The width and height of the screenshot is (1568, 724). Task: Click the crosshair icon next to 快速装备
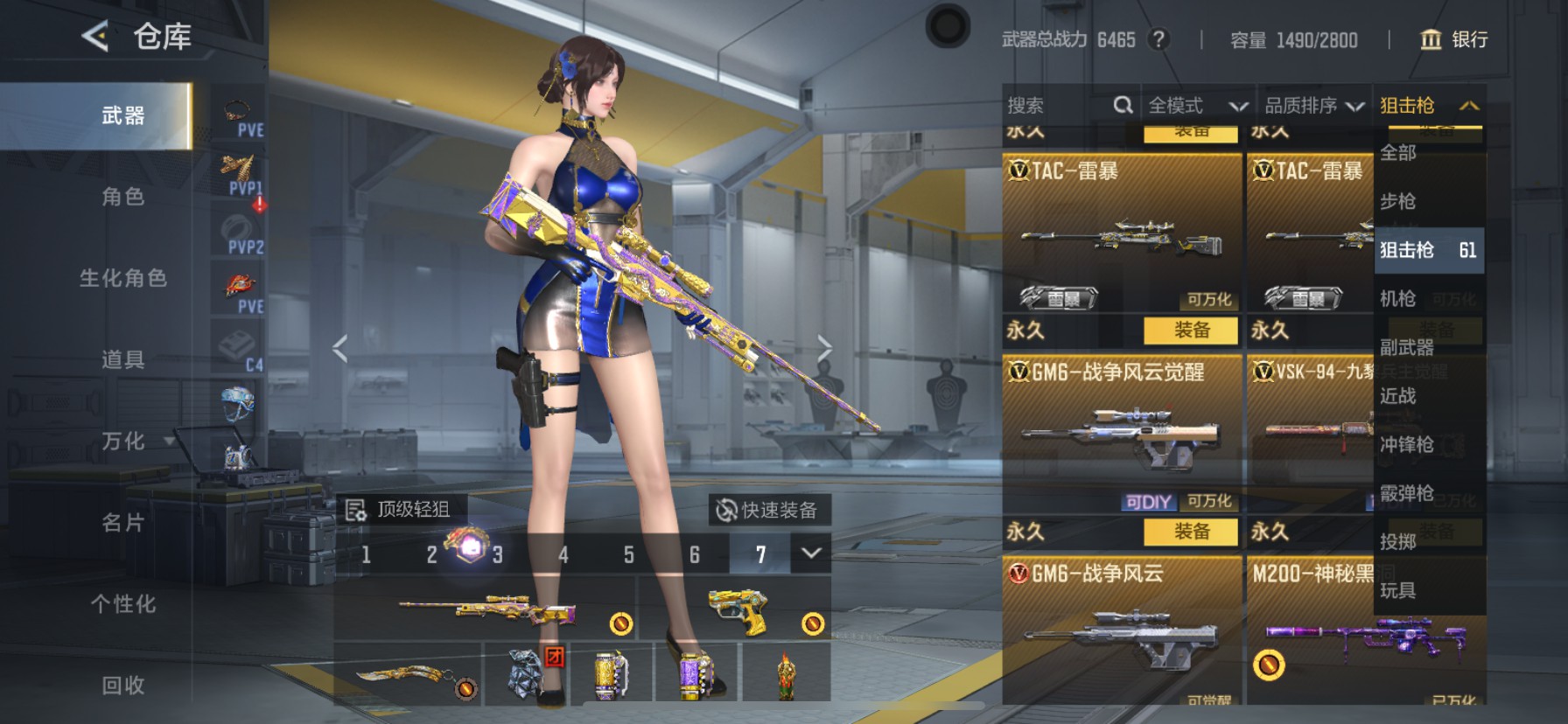pyautogui.click(x=726, y=510)
